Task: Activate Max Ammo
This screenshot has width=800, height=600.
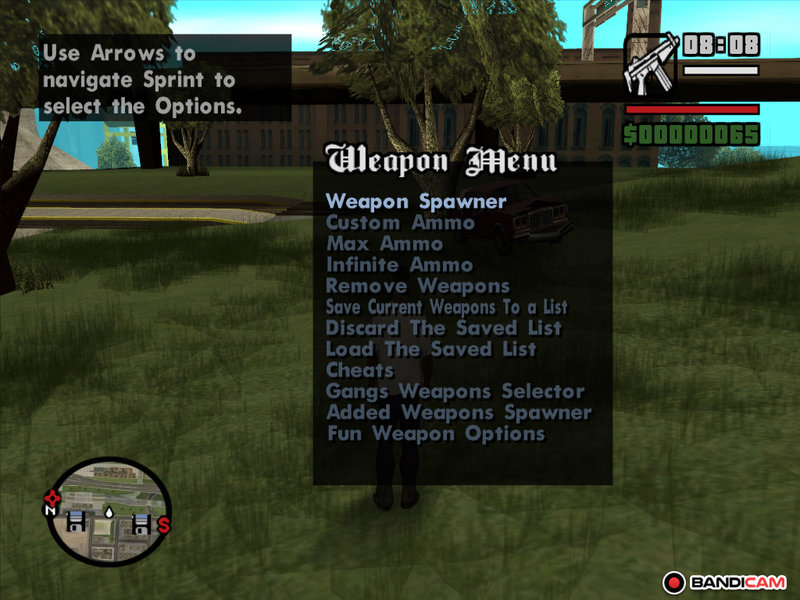Action: click(x=384, y=244)
